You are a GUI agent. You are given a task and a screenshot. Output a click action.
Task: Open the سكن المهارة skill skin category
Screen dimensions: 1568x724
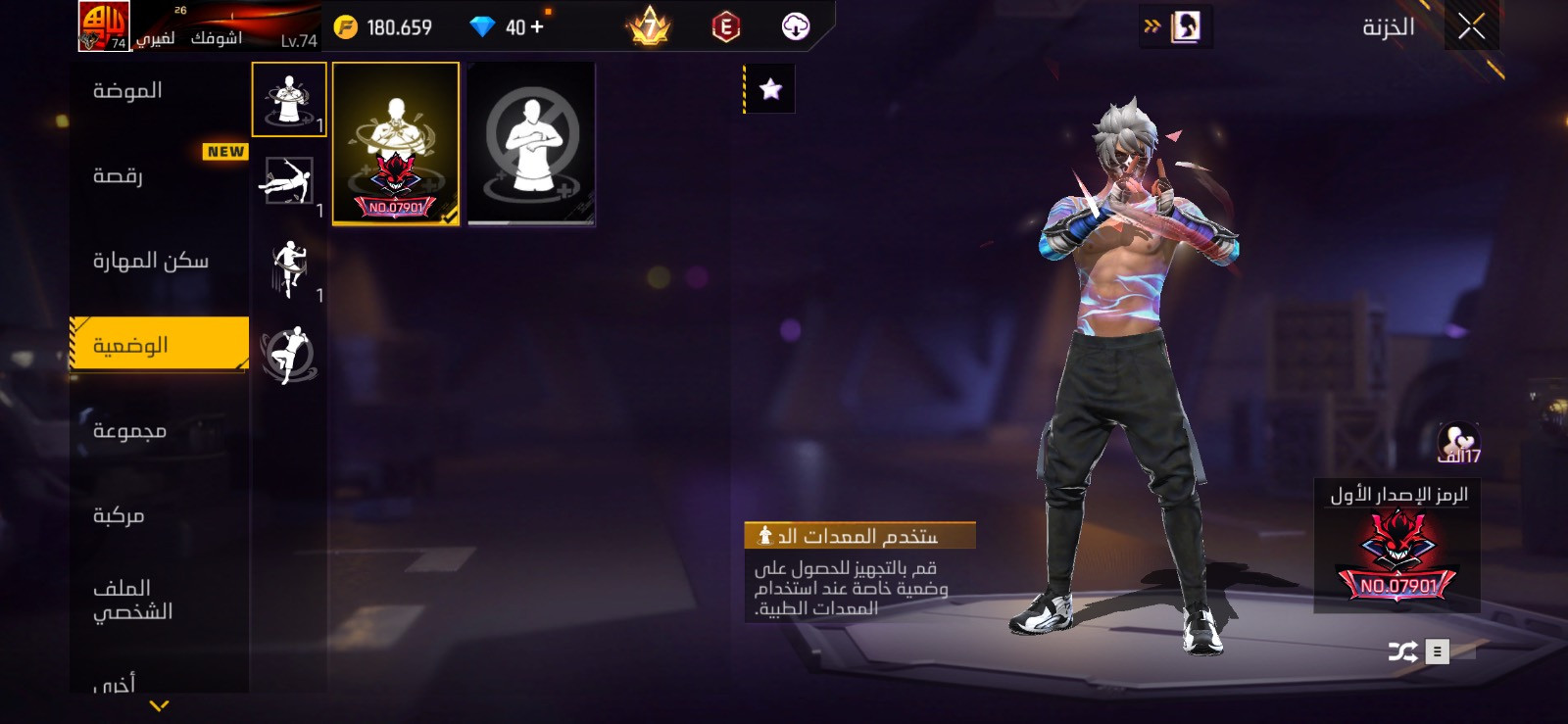pos(150,261)
